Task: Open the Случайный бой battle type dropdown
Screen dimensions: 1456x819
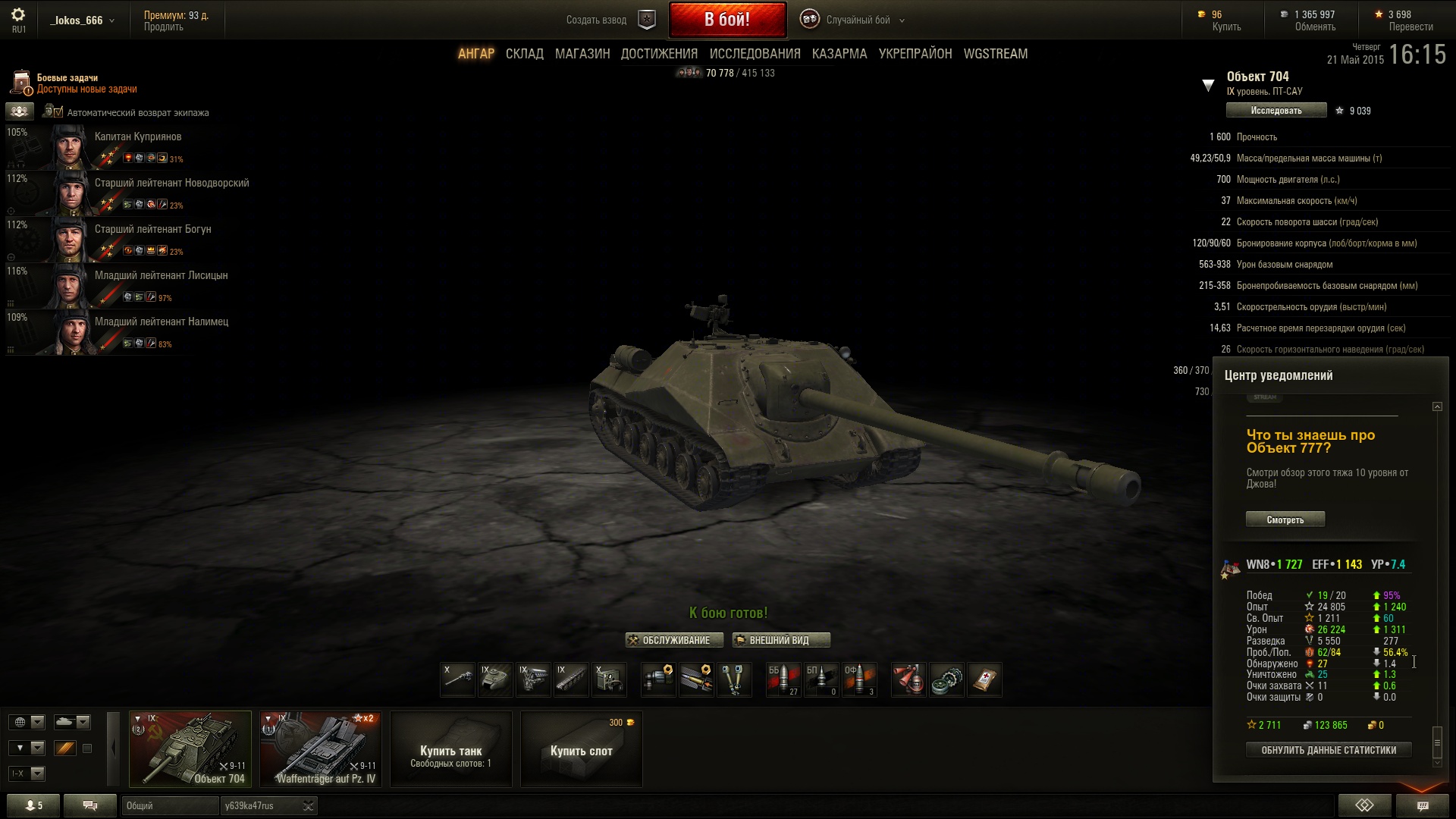Action: click(x=857, y=20)
